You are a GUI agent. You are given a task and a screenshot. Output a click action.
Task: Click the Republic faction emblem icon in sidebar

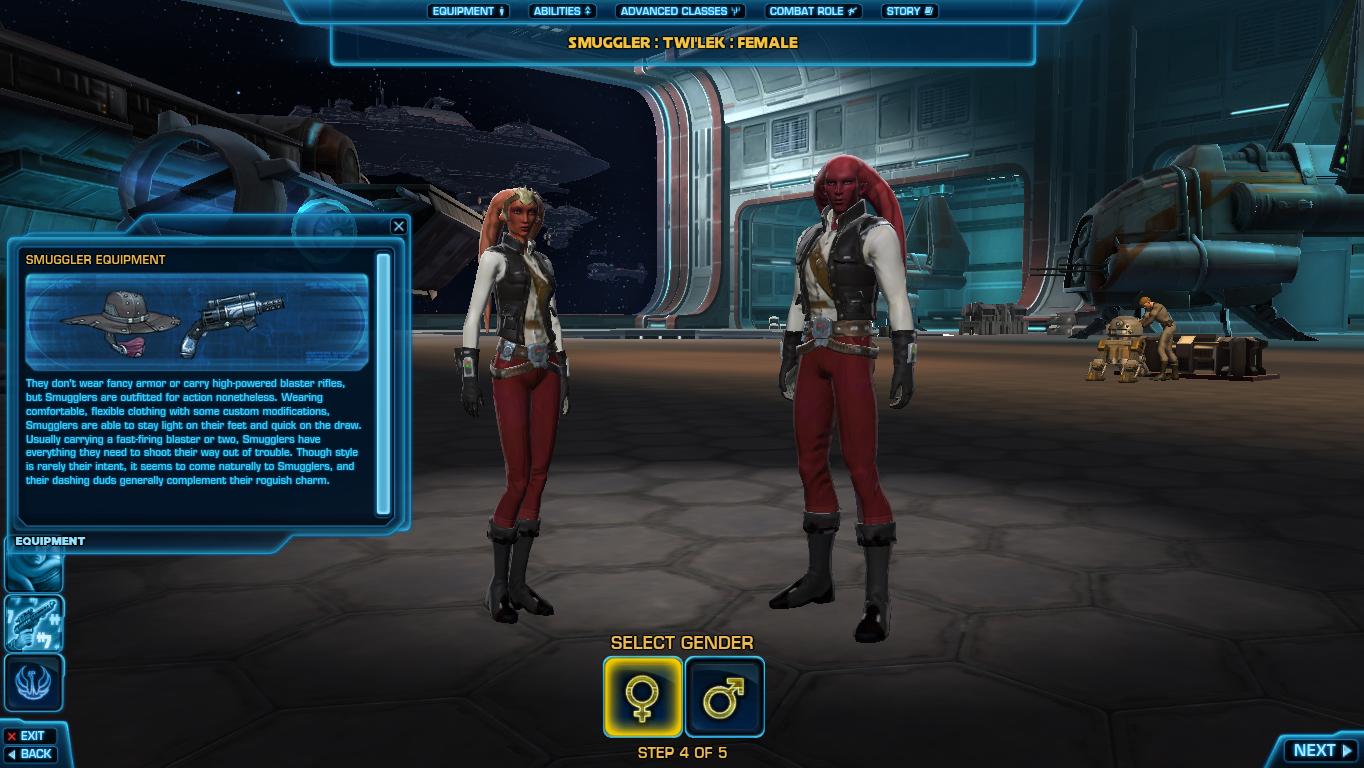pyautogui.click(x=33, y=682)
